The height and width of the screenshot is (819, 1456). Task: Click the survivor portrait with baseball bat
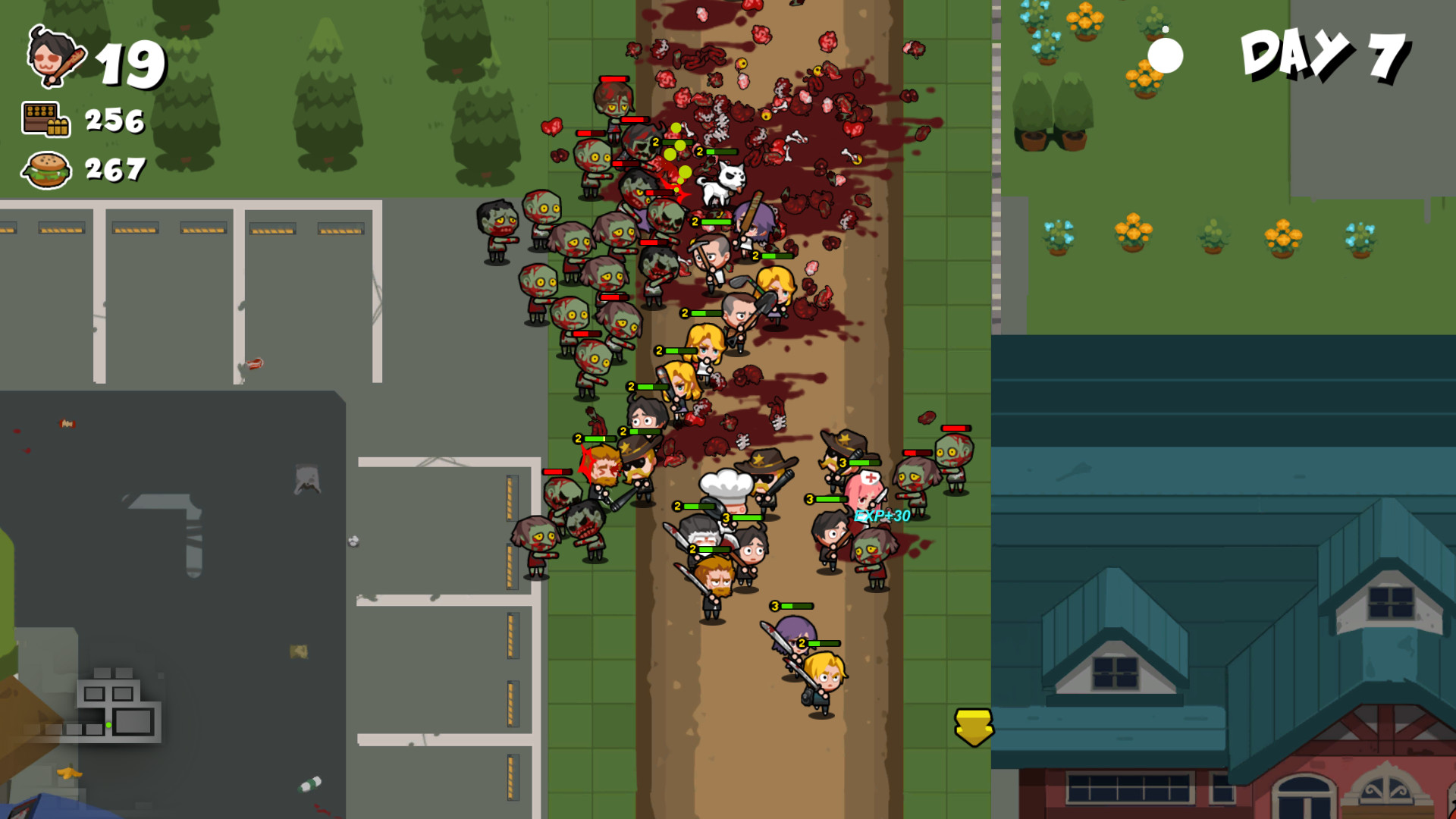coord(53,59)
